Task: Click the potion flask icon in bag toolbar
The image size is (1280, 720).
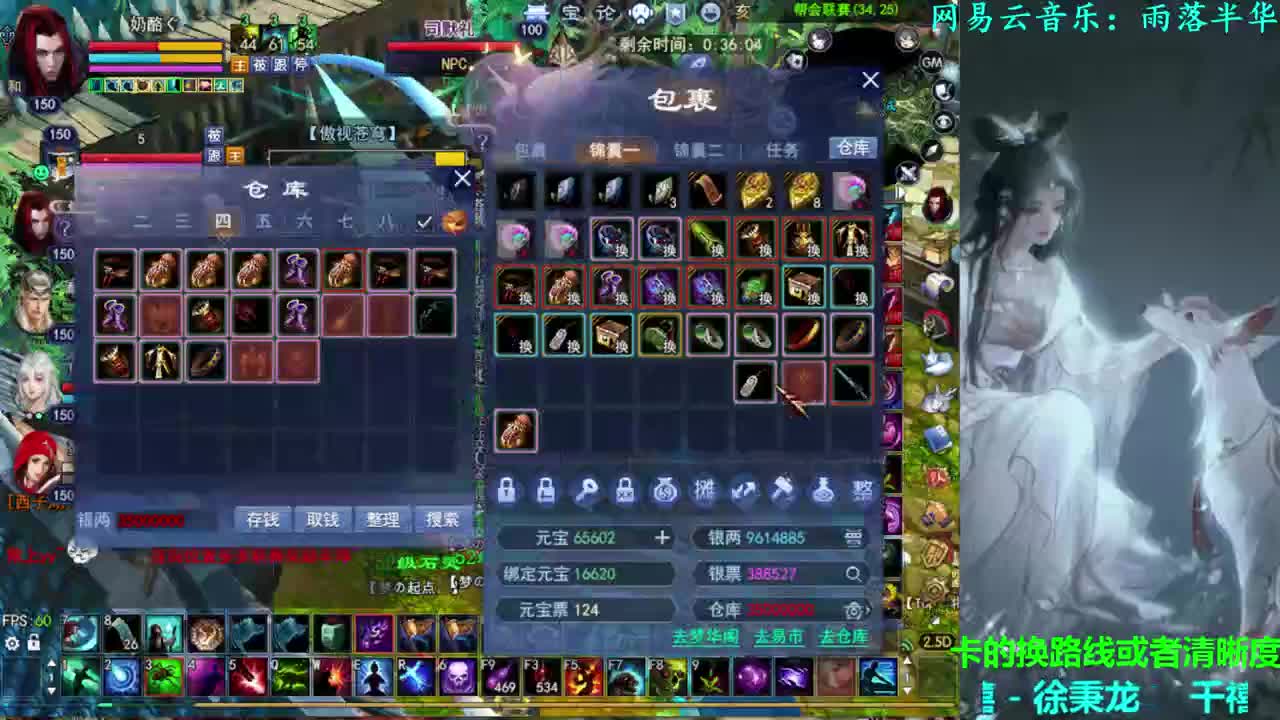Action: (x=824, y=491)
